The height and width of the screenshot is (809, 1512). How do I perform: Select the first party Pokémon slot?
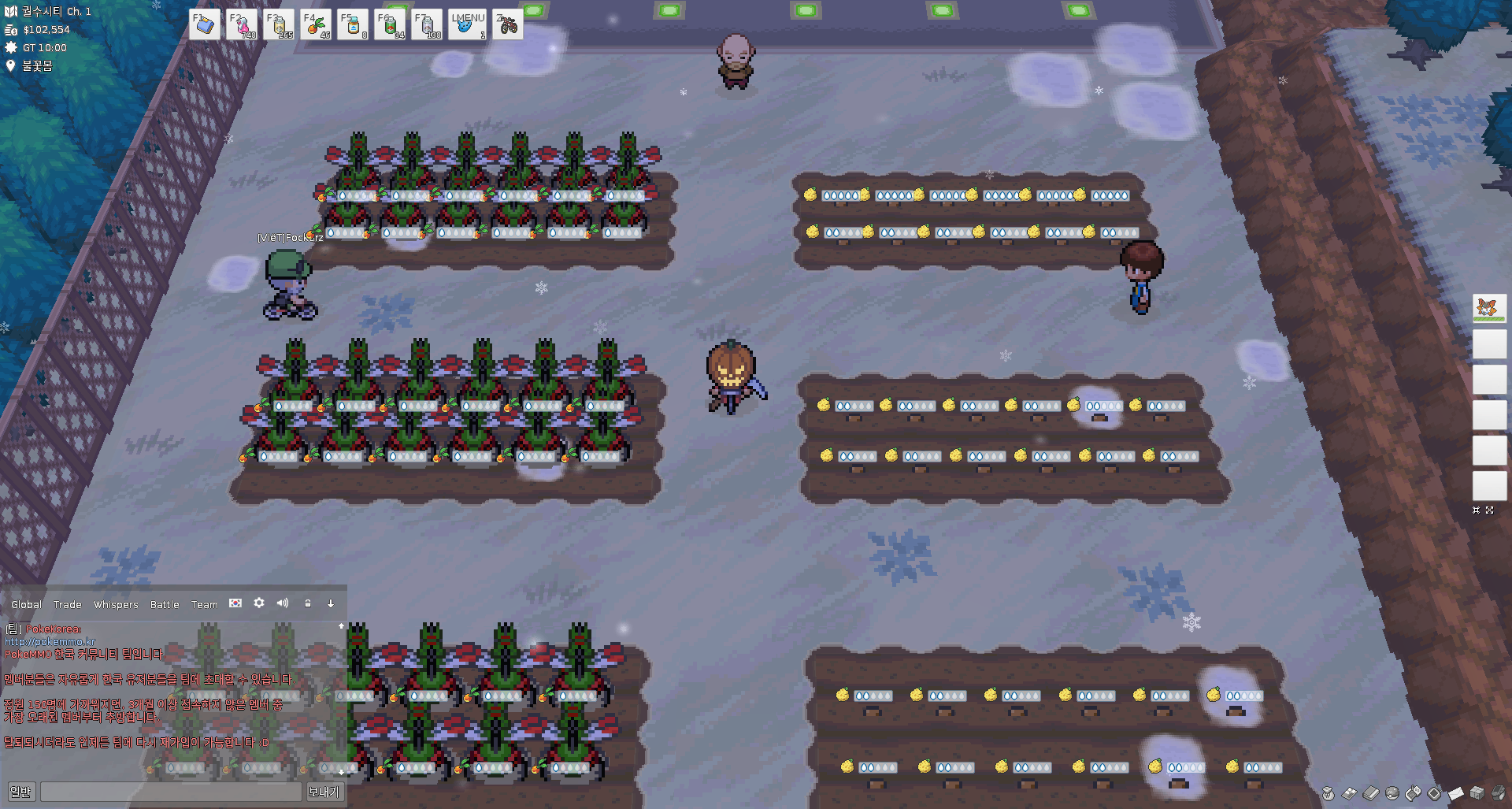point(1488,308)
